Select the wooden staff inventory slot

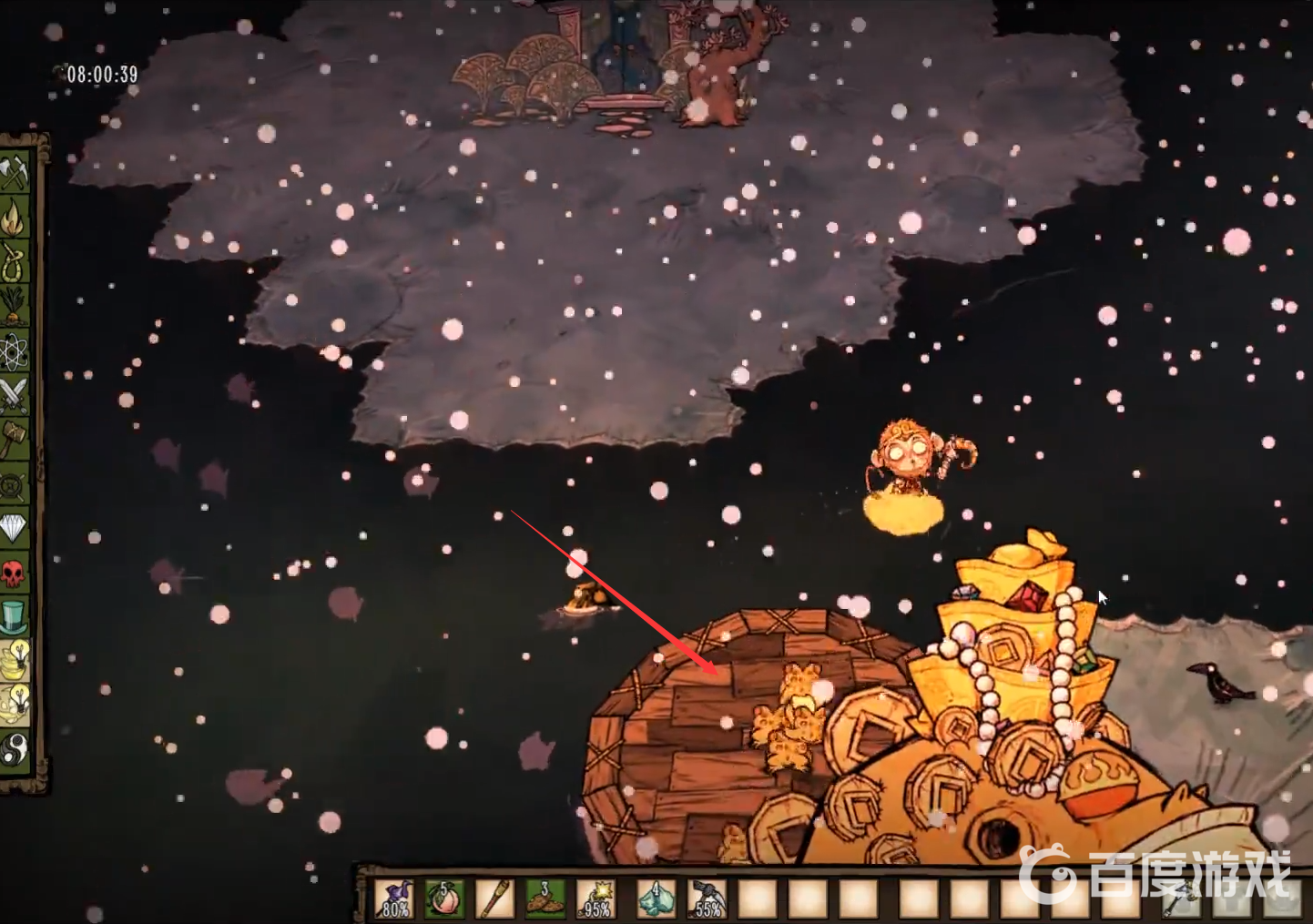click(495, 899)
